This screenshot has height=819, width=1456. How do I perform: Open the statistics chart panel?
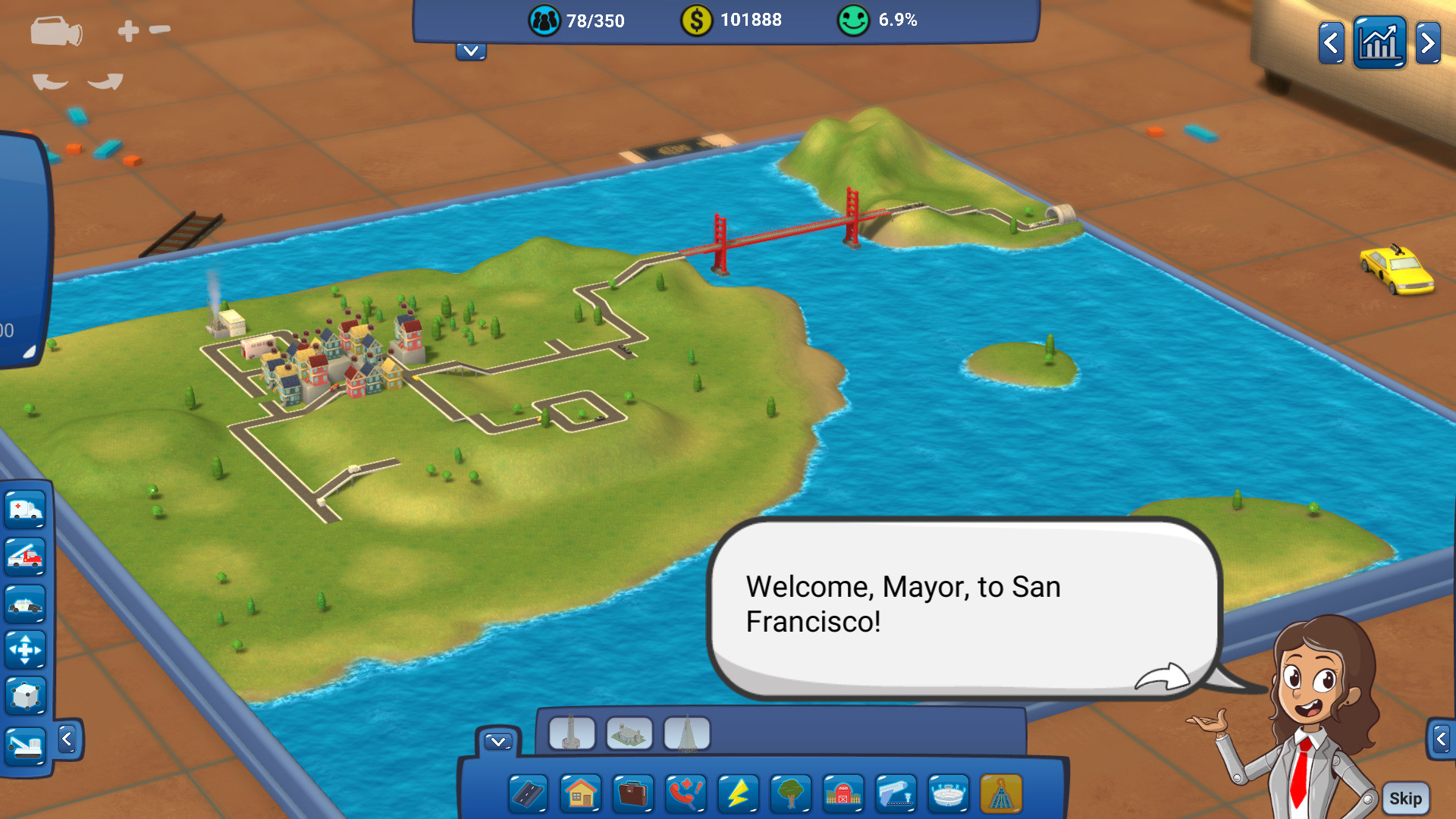coord(1379,42)
